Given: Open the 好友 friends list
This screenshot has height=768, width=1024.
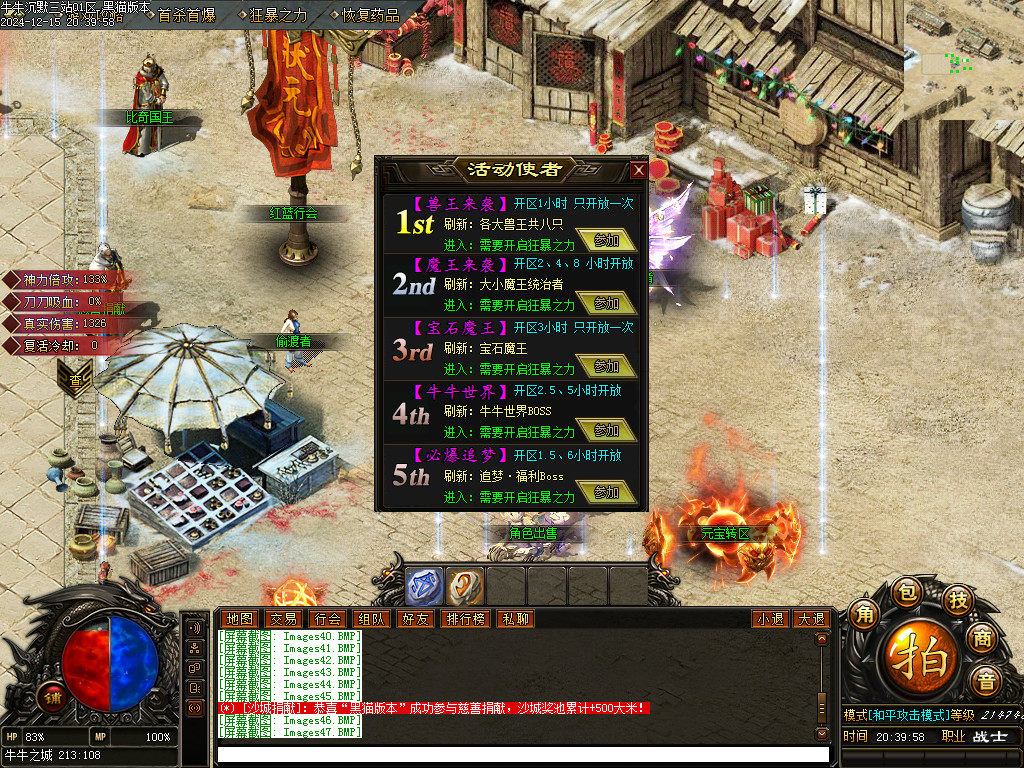Looking at the screenshot, I should (x=415, y=619).
